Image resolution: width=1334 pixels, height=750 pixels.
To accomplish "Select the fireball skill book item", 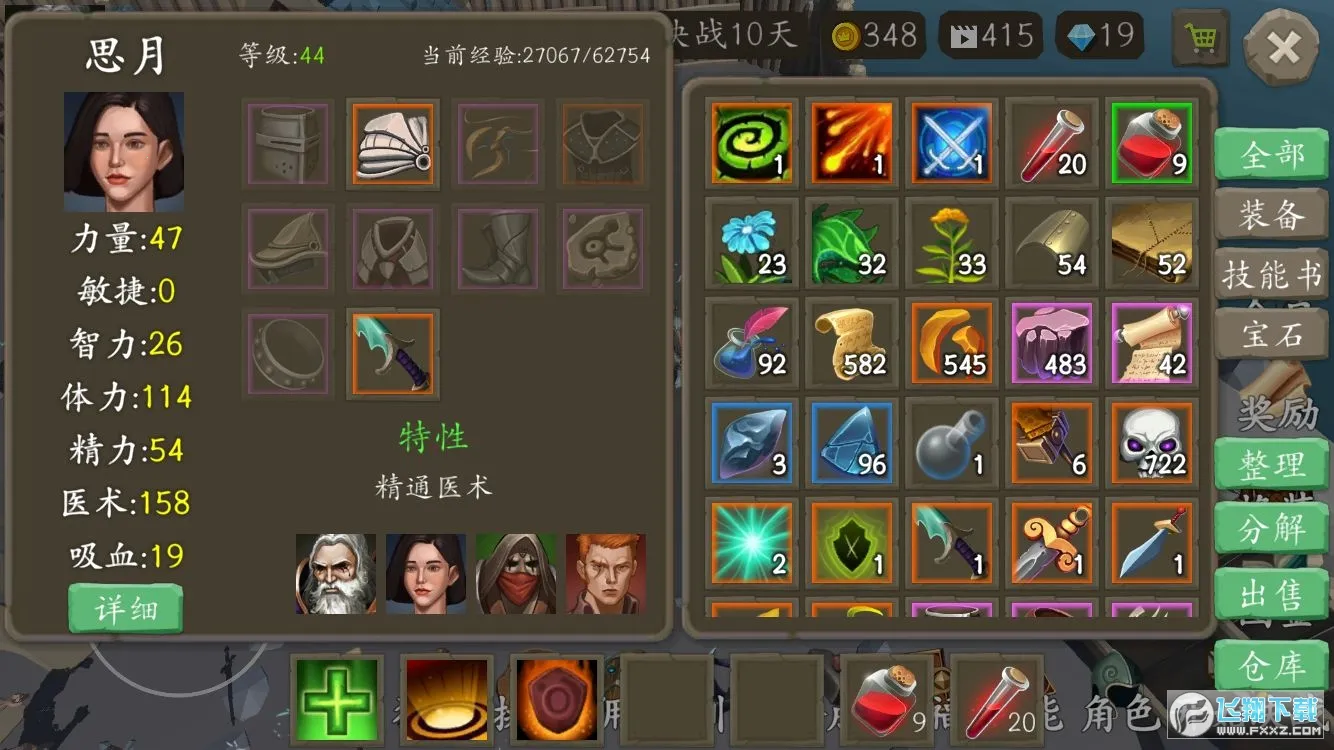I will point(851,143).
